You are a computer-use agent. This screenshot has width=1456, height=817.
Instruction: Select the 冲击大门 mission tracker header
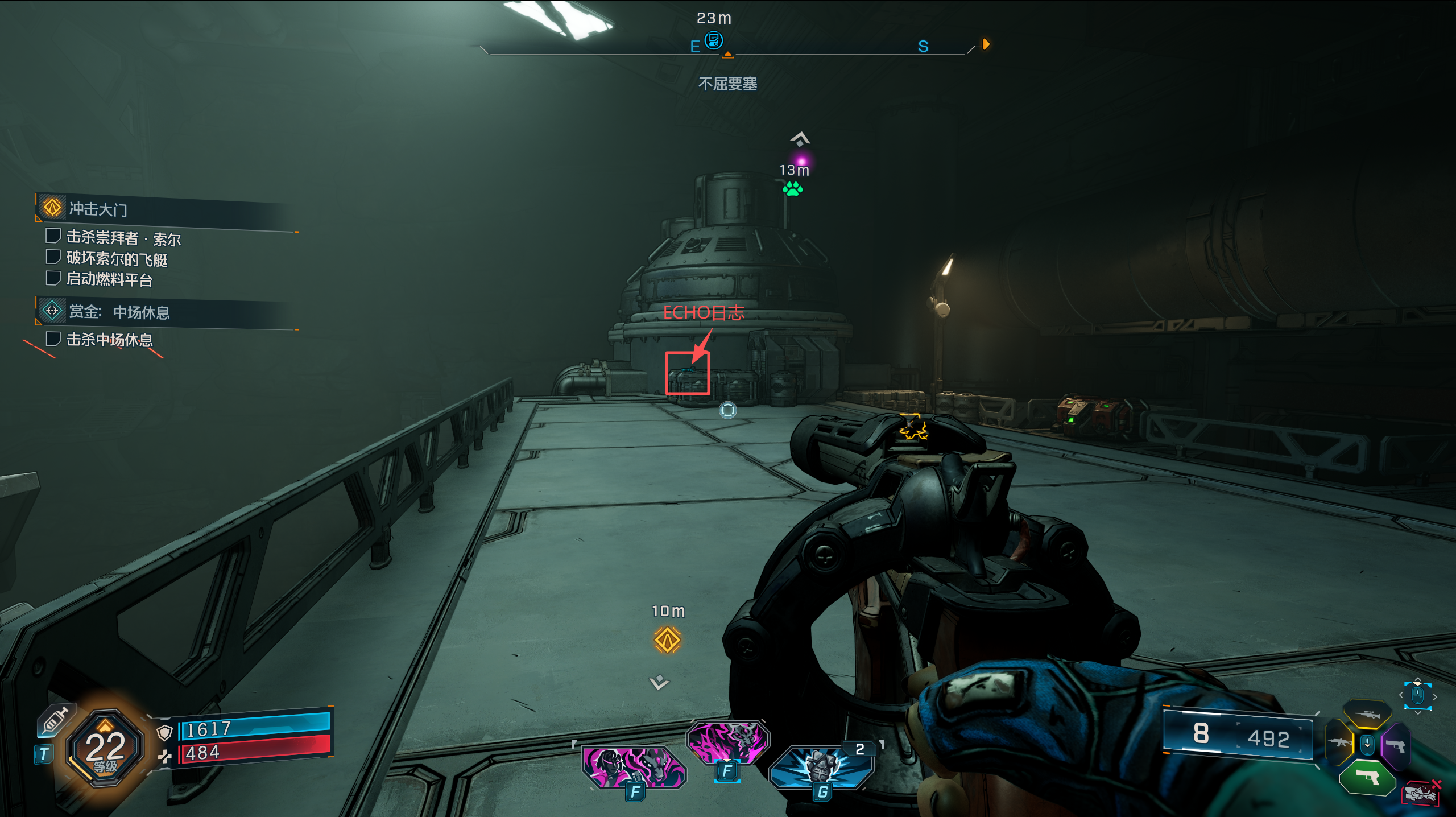tap(98, 209)
